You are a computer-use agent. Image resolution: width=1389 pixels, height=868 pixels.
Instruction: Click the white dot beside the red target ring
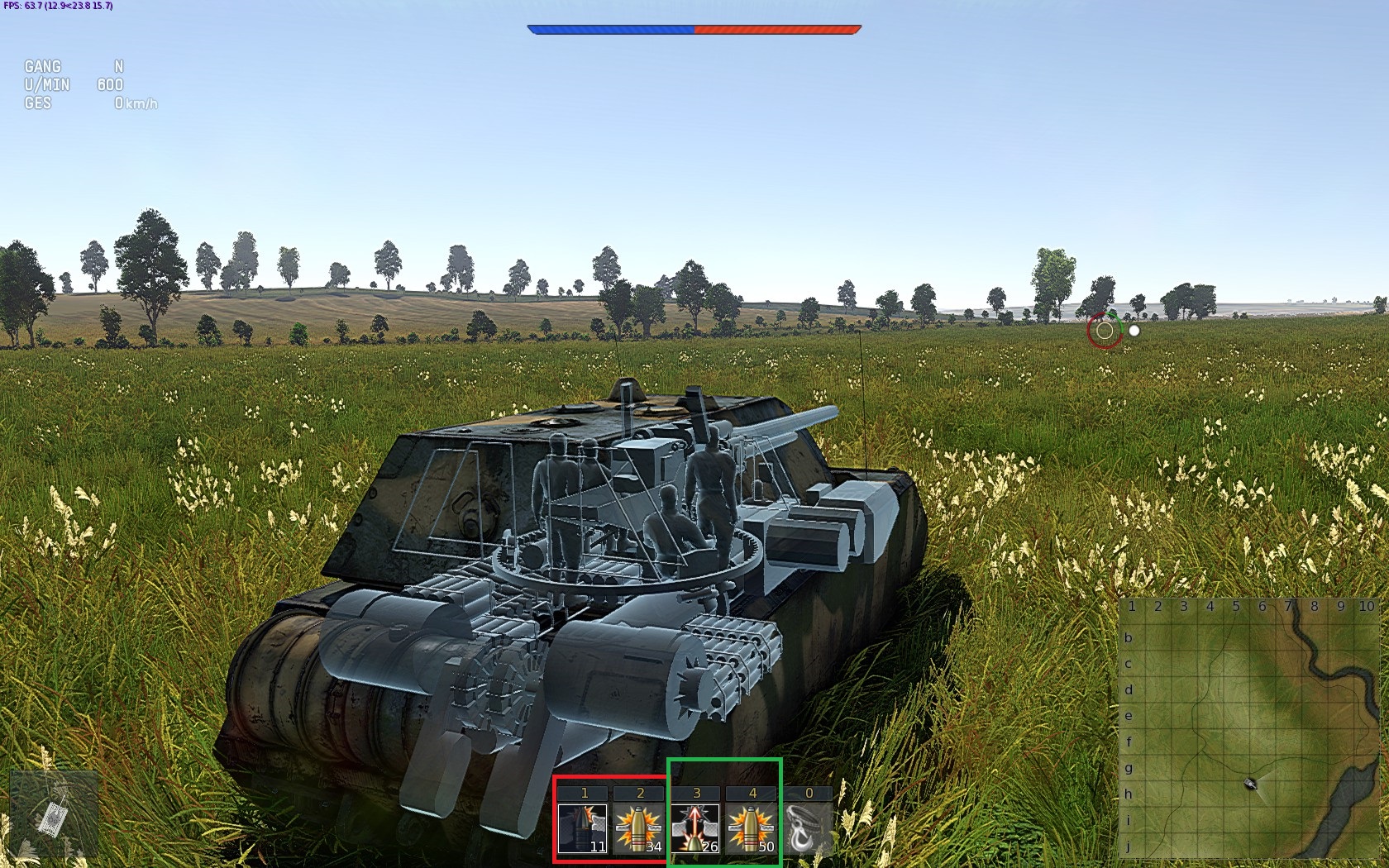1134,331
